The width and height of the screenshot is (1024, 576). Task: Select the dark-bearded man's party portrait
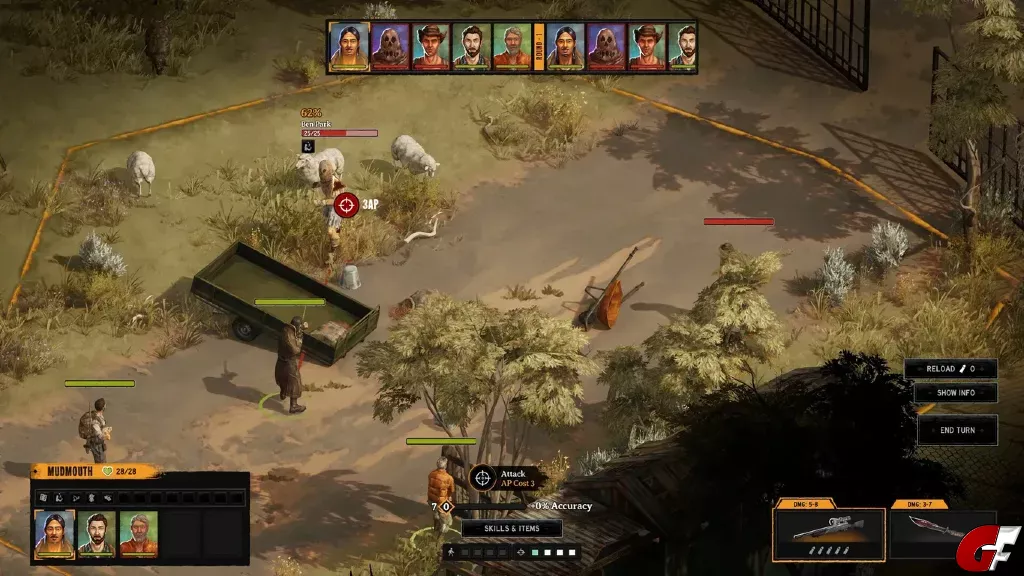click(97, 533)
